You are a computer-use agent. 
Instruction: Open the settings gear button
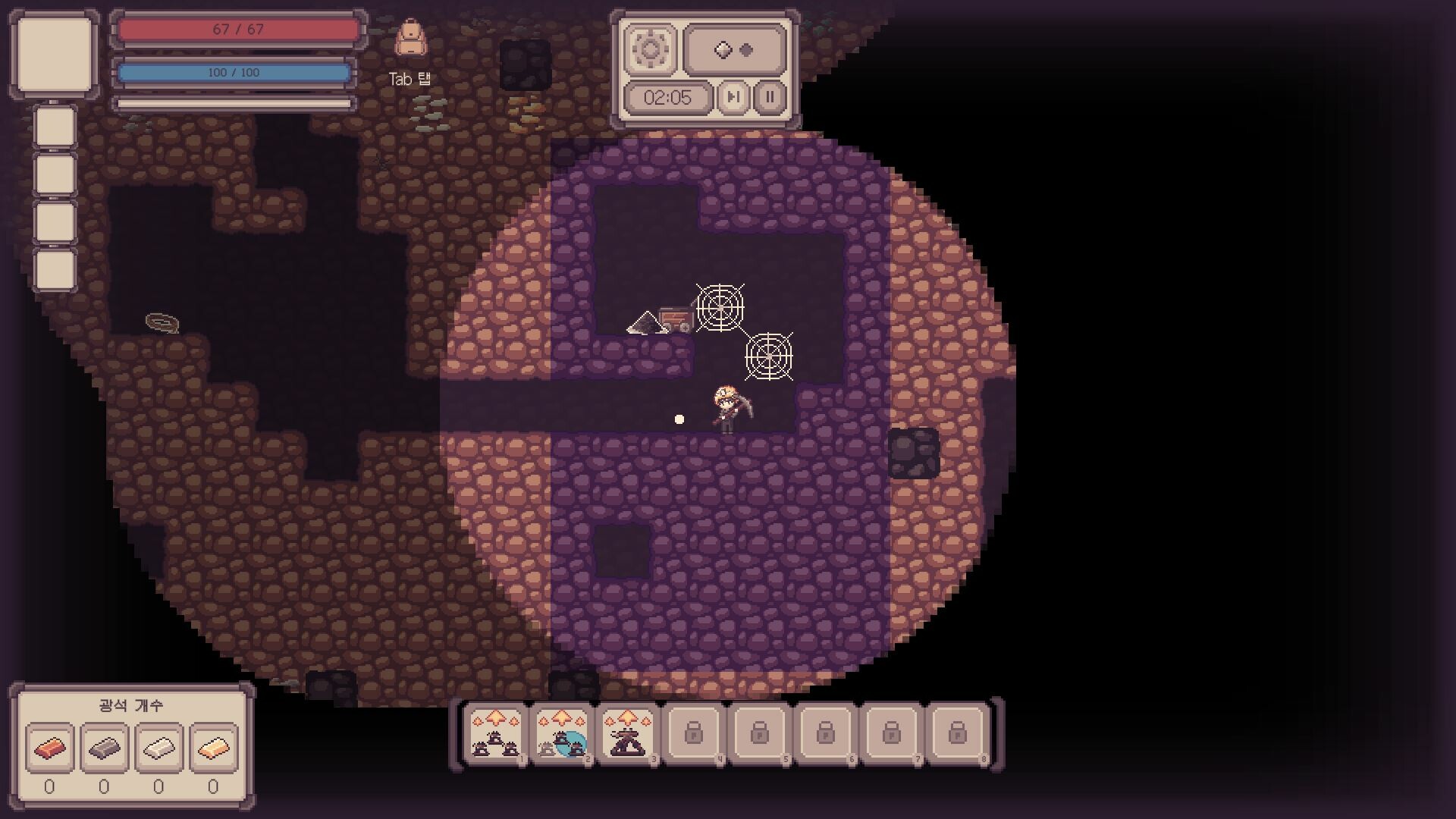(650, 50)
